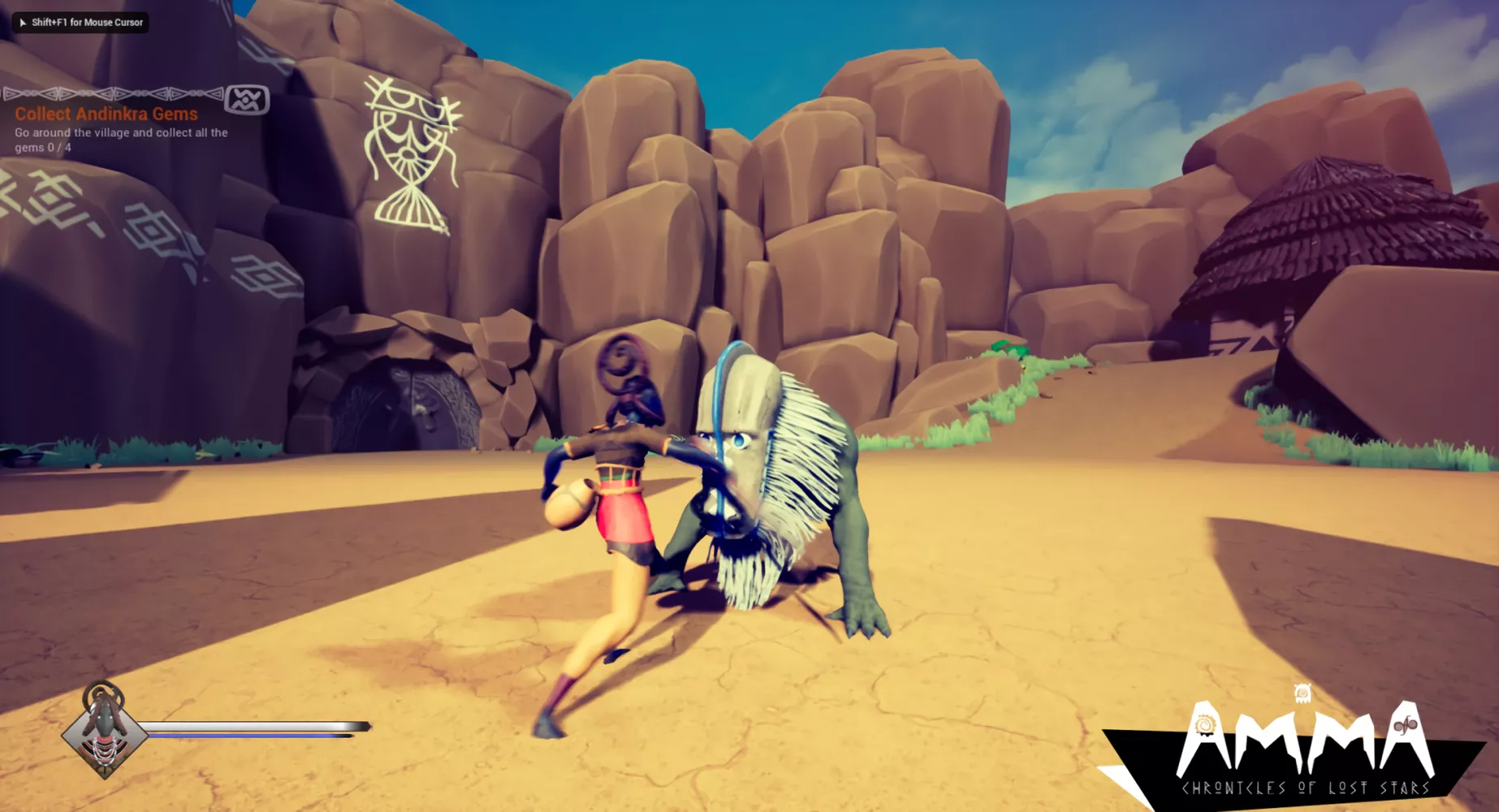Select the character portrait diamond icon
The width and height of the screenshot is (1499, 812).
pos(104,736)
